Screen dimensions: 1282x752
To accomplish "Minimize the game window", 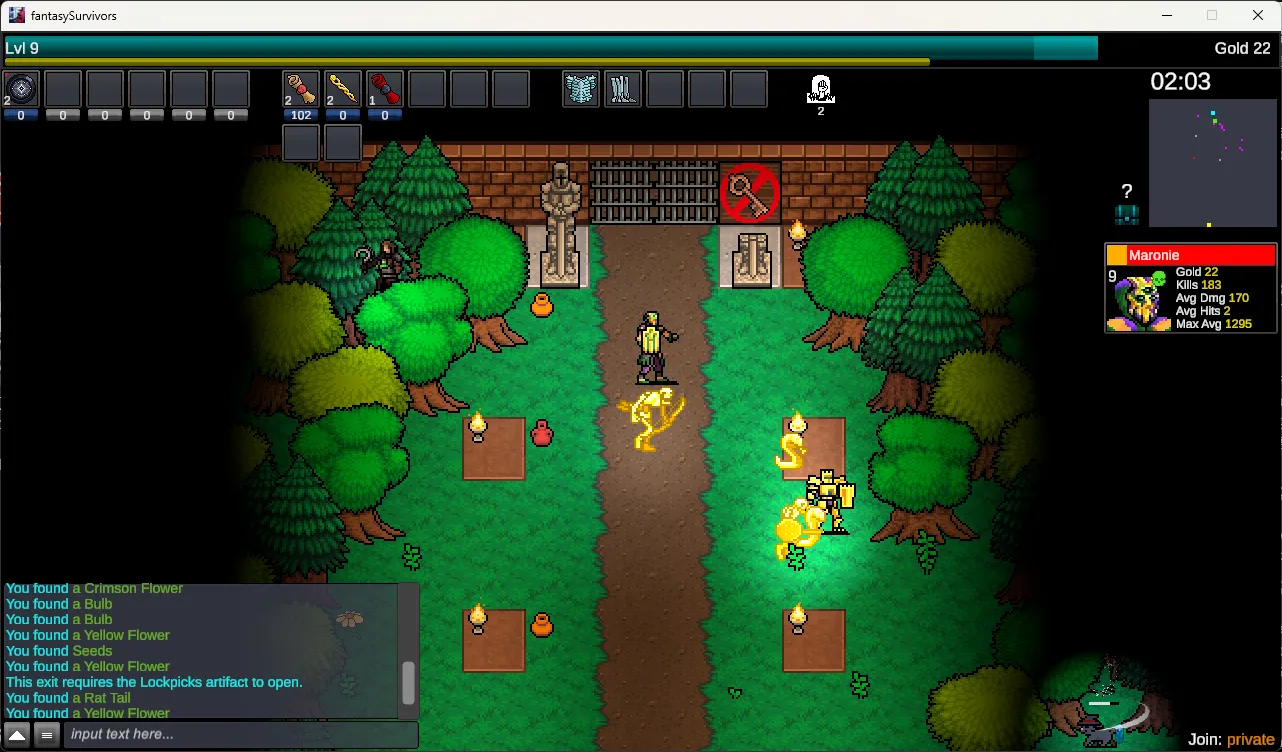I will click(x=1166, y=15).
